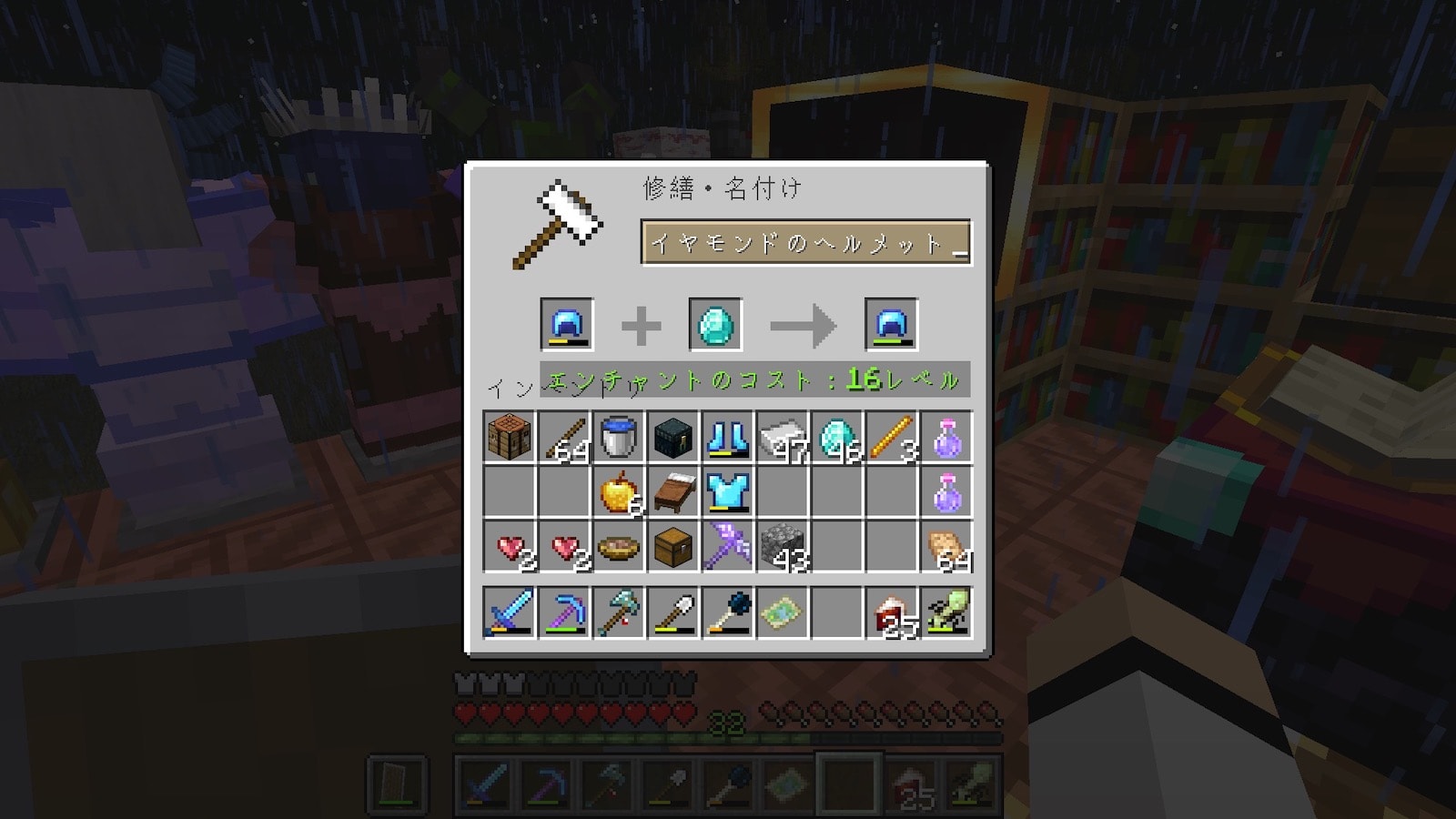Pick up the wooden chest item
This screenshot has width=1456, height=819.
pyautogui.click(x=673, y=547)
